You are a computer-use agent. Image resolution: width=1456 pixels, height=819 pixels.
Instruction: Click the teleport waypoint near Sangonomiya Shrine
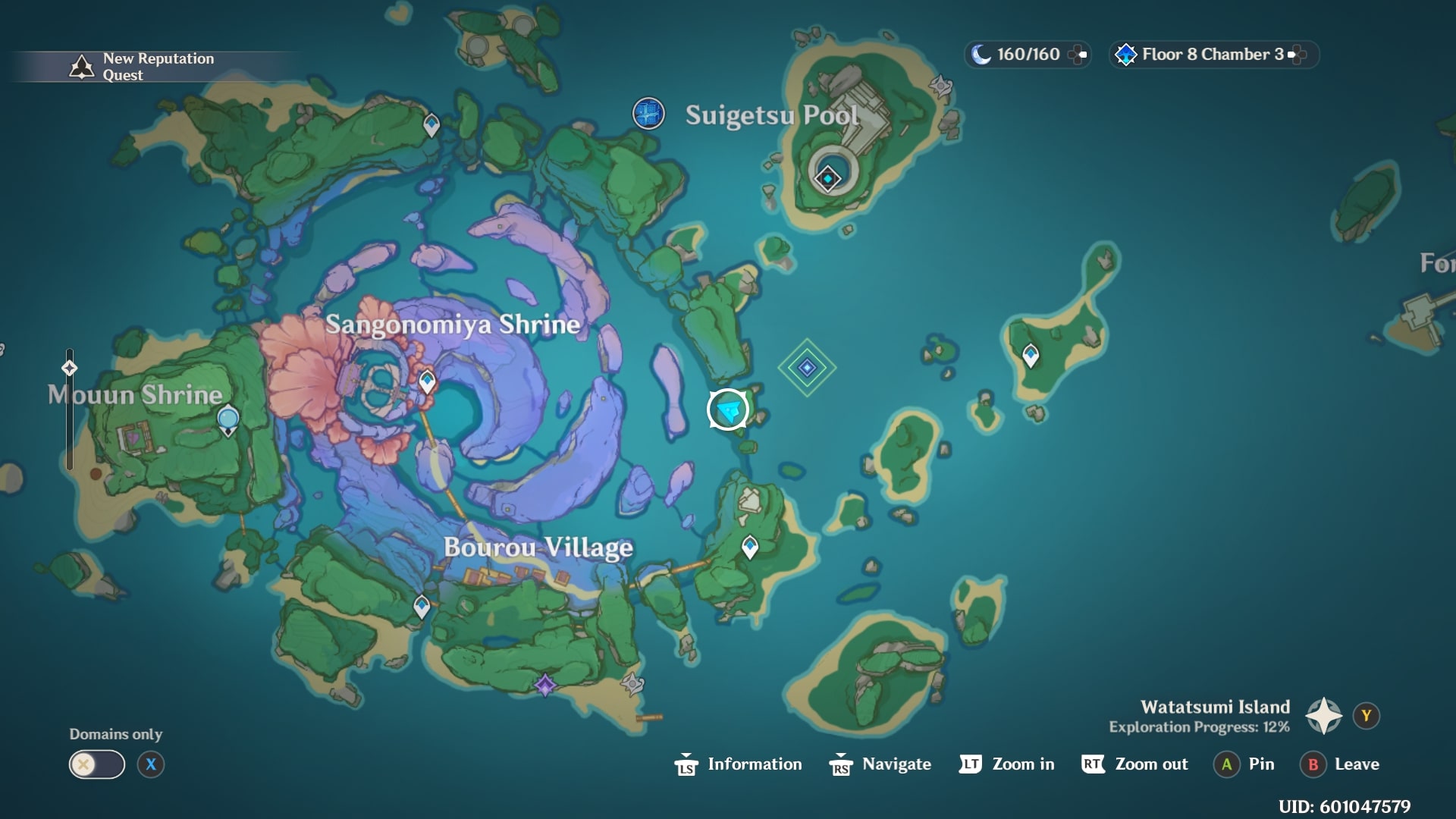pyautogui.click(x=425, y=379)
